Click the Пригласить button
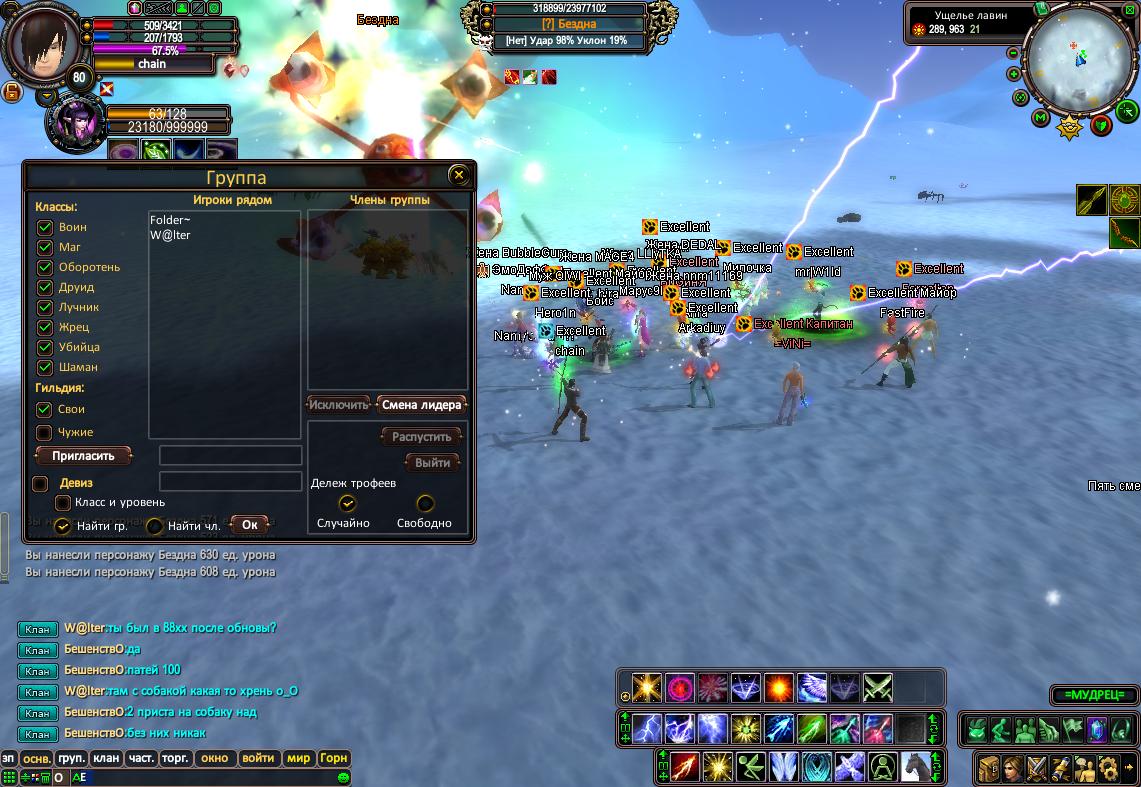The image size is (1141, 787). (83, 456)
